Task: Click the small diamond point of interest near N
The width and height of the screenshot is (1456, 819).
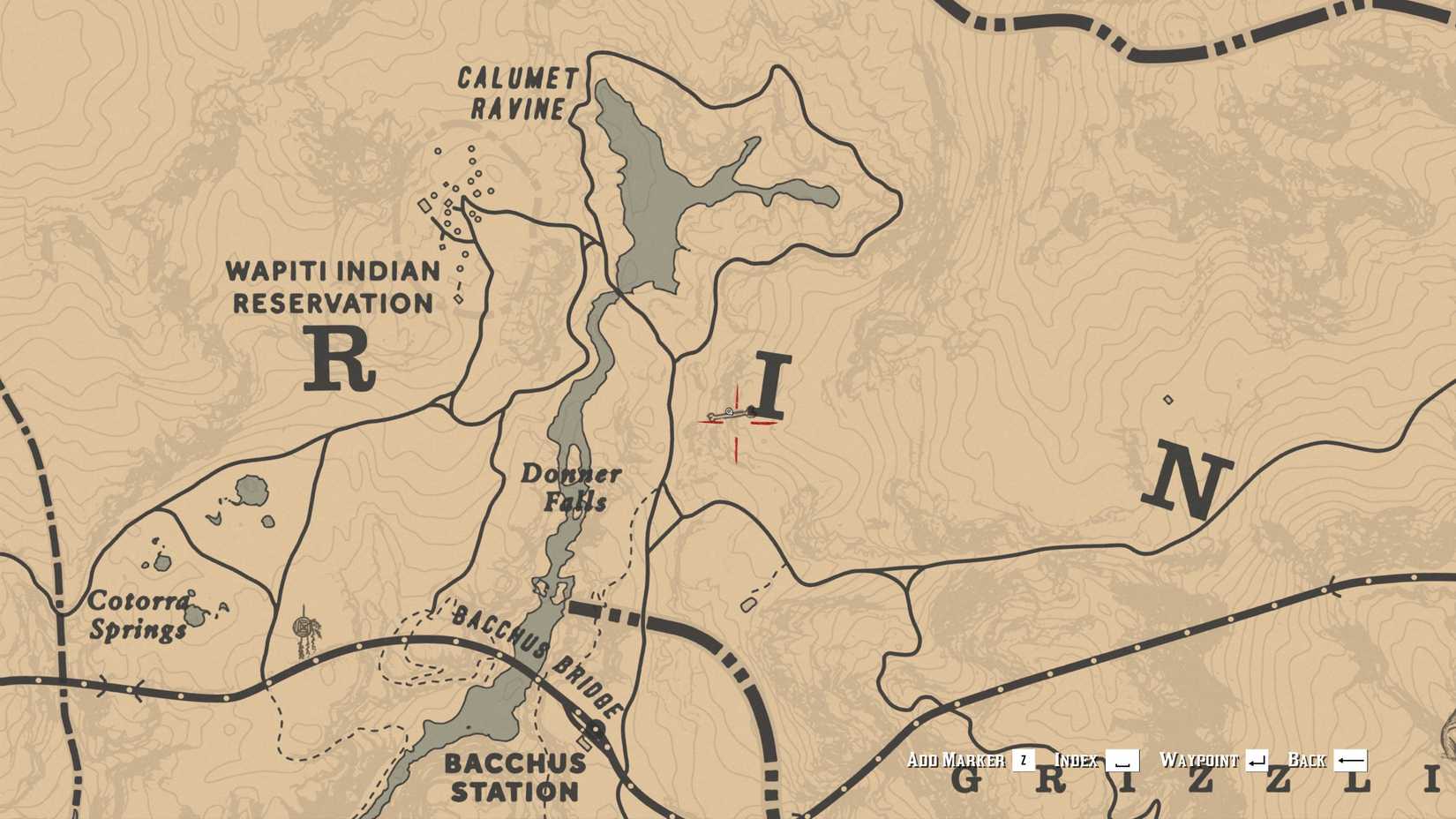Action: coord(1169,400)
